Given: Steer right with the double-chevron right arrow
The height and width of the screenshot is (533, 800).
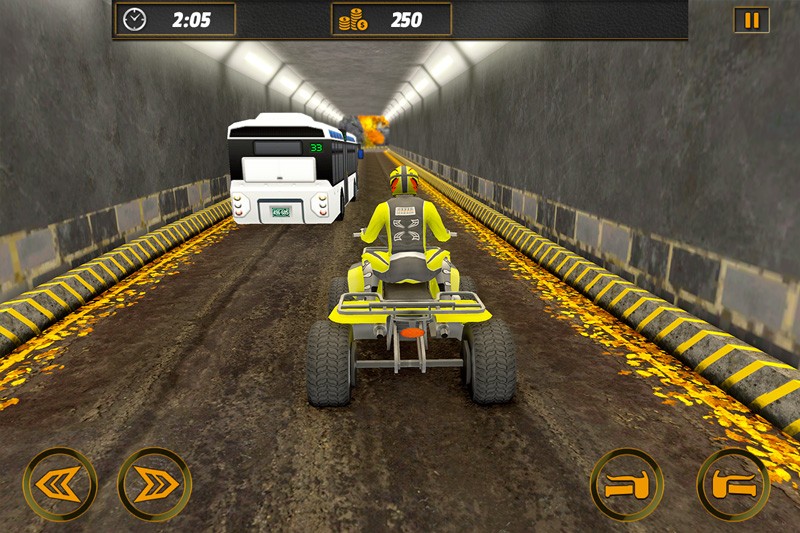Looking at the screenshot, I should pyautogui.click(x=154, y=484).
